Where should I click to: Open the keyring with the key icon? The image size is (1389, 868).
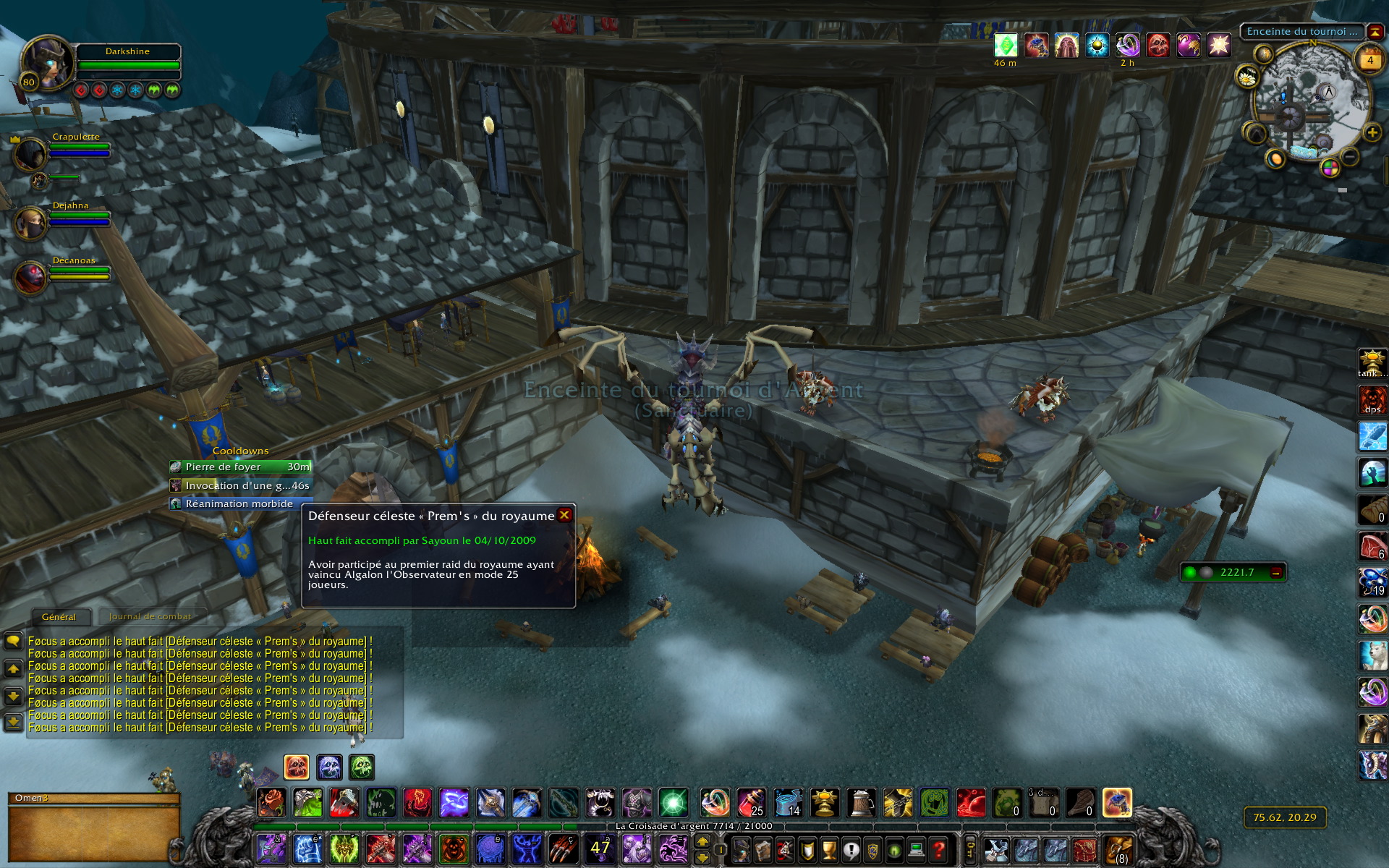[x=971, y=849]
